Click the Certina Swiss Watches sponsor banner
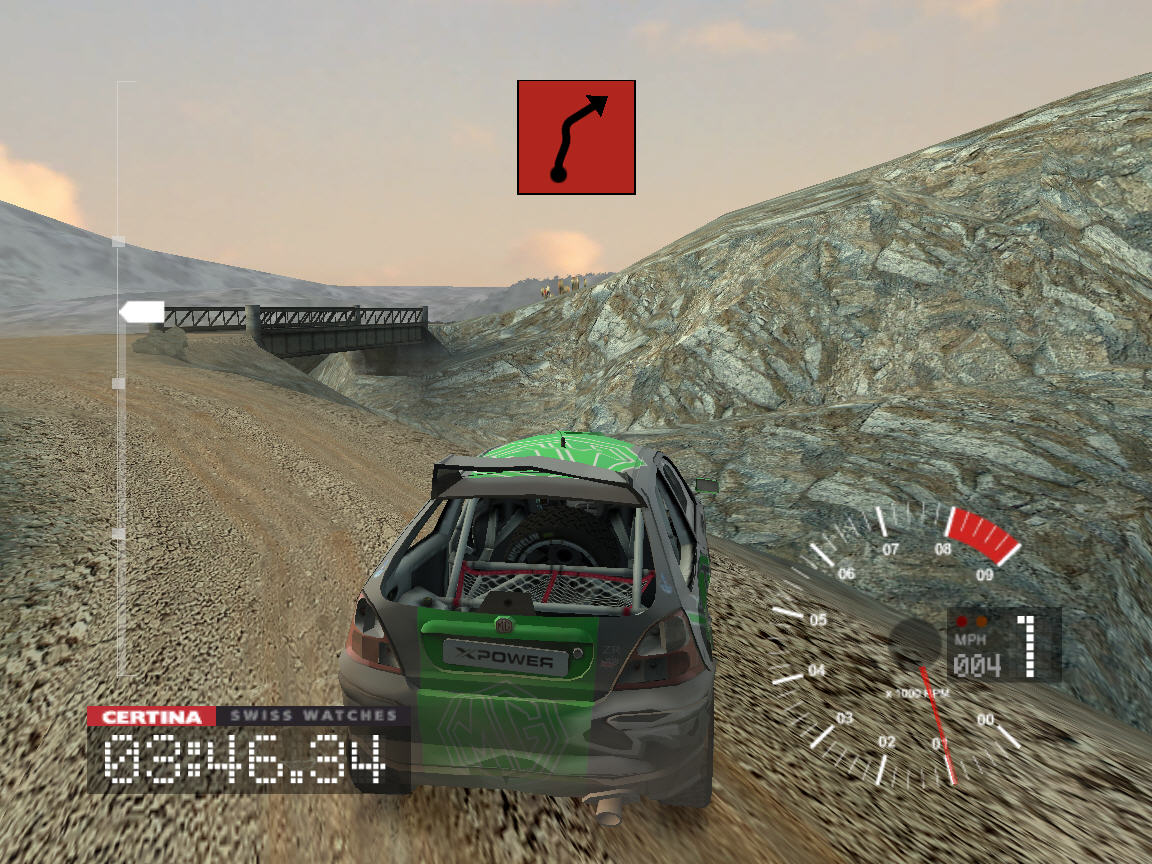Viewport: 1152px width, 864px height. (248, 716)
